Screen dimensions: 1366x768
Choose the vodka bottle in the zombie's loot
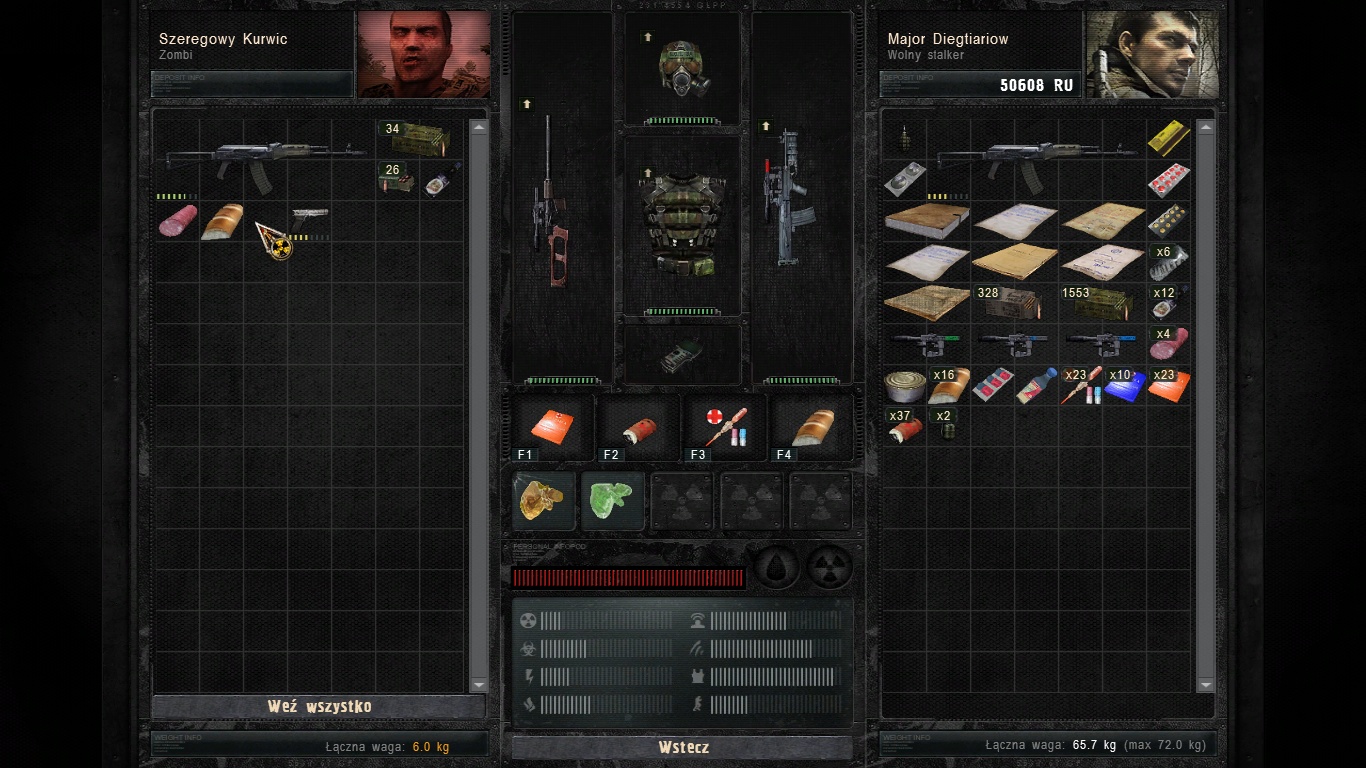pos(438,182)
